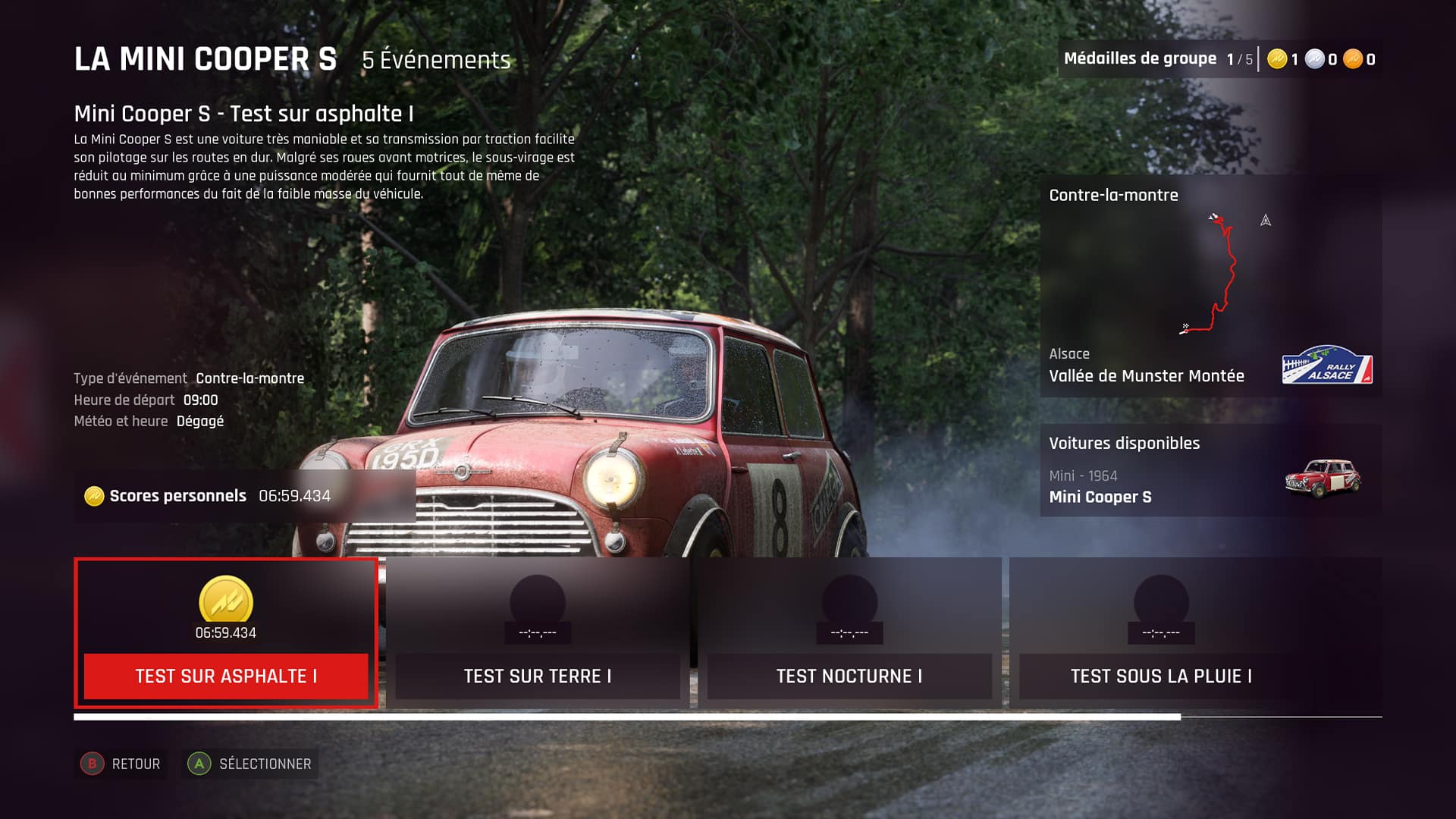
Task: Enable the Test sous la pluie I event
Action: point(1160,676)
